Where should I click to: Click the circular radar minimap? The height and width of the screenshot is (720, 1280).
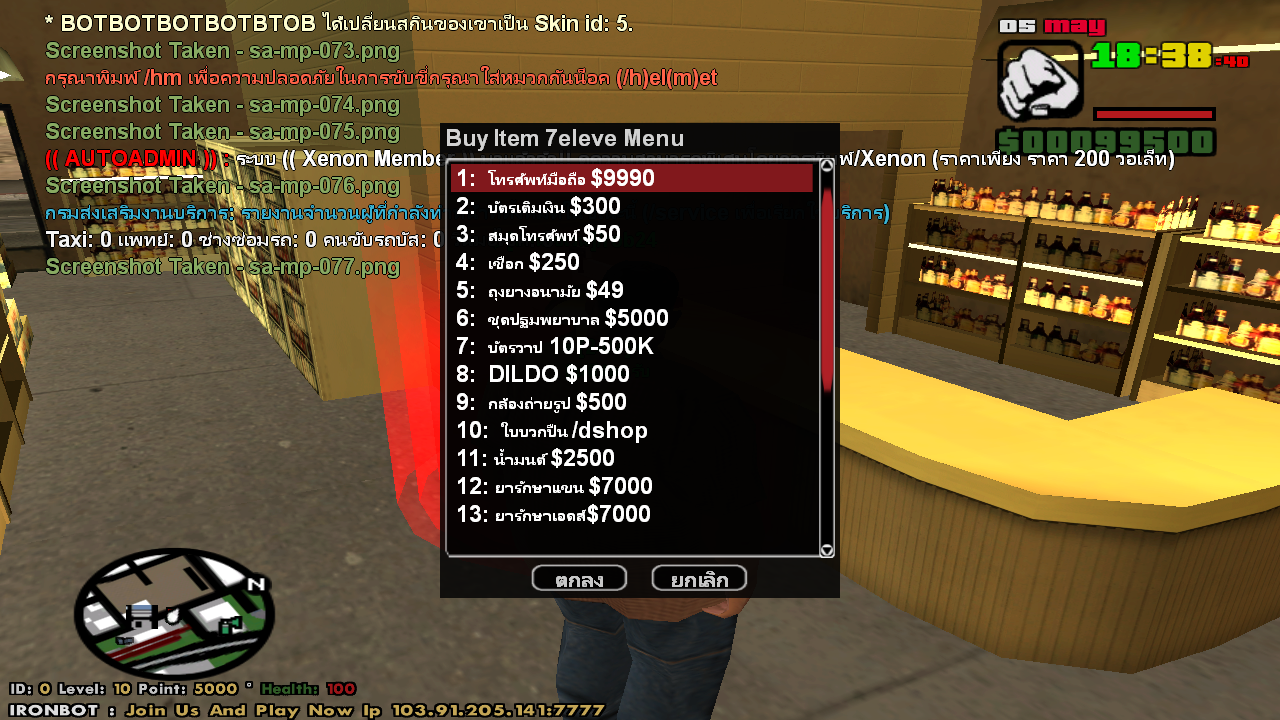(x=173, y=614)
